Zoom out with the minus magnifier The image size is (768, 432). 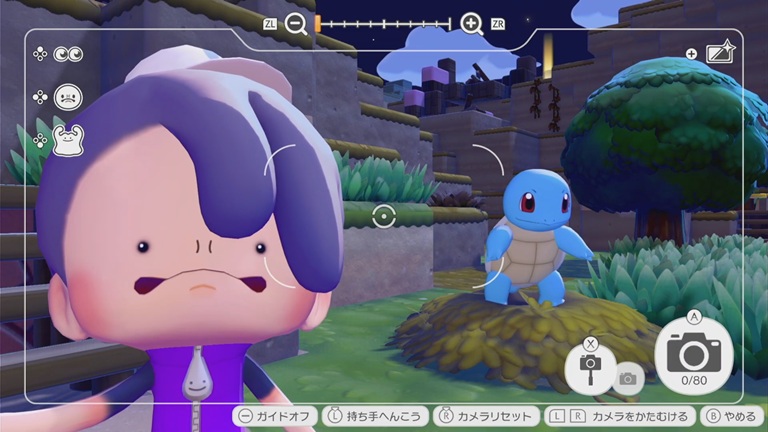(x=296, y=24)
